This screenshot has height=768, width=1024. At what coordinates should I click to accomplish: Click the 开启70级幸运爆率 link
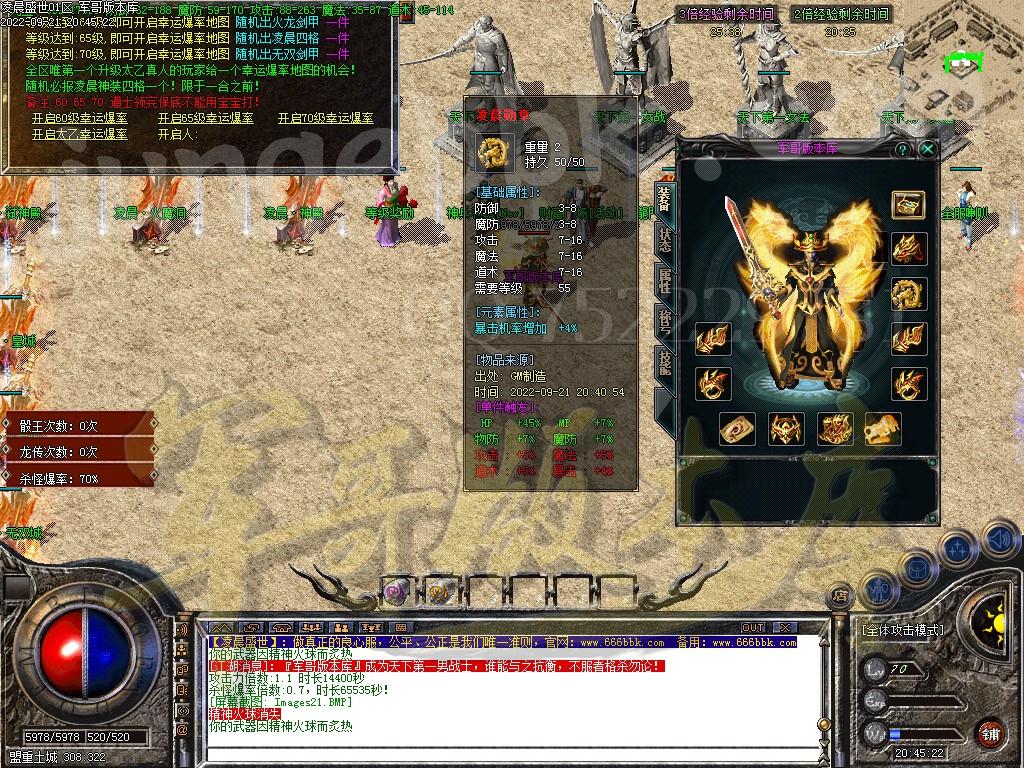pos(325,118)
